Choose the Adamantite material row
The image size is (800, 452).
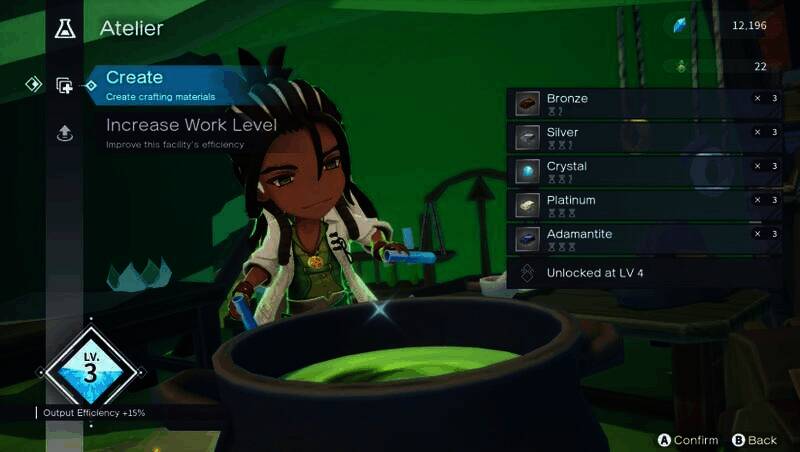pos(644,239)
